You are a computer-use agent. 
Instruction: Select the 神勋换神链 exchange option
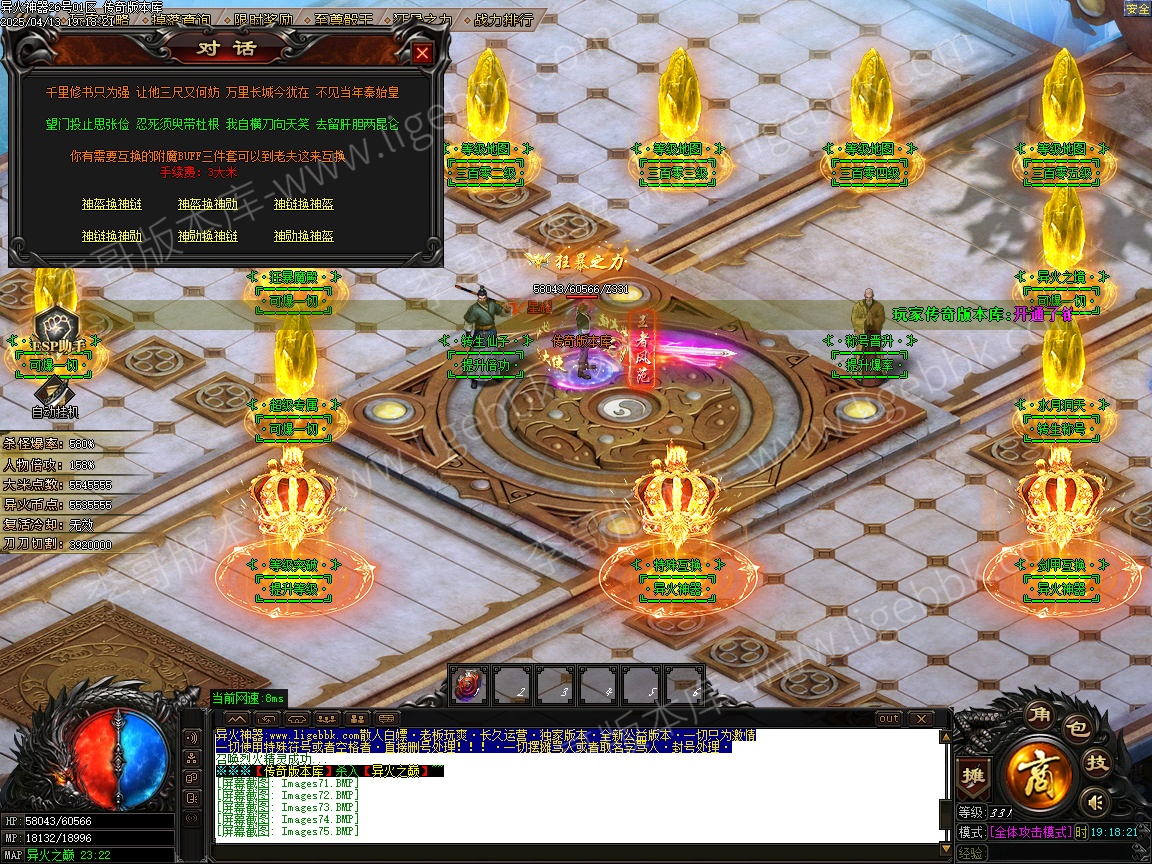click(x=207, y=236)
